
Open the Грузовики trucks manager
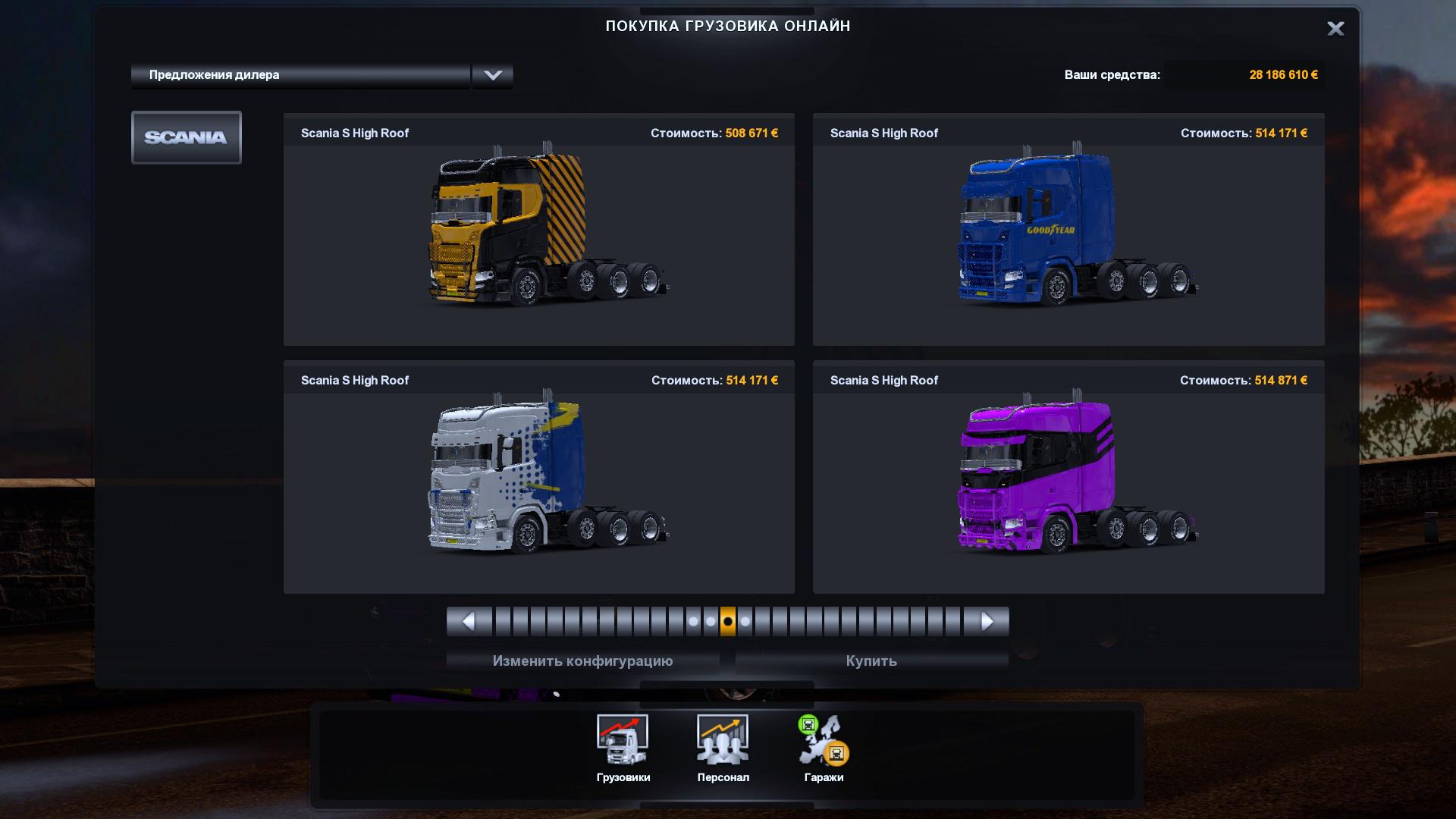click(623, 748)
